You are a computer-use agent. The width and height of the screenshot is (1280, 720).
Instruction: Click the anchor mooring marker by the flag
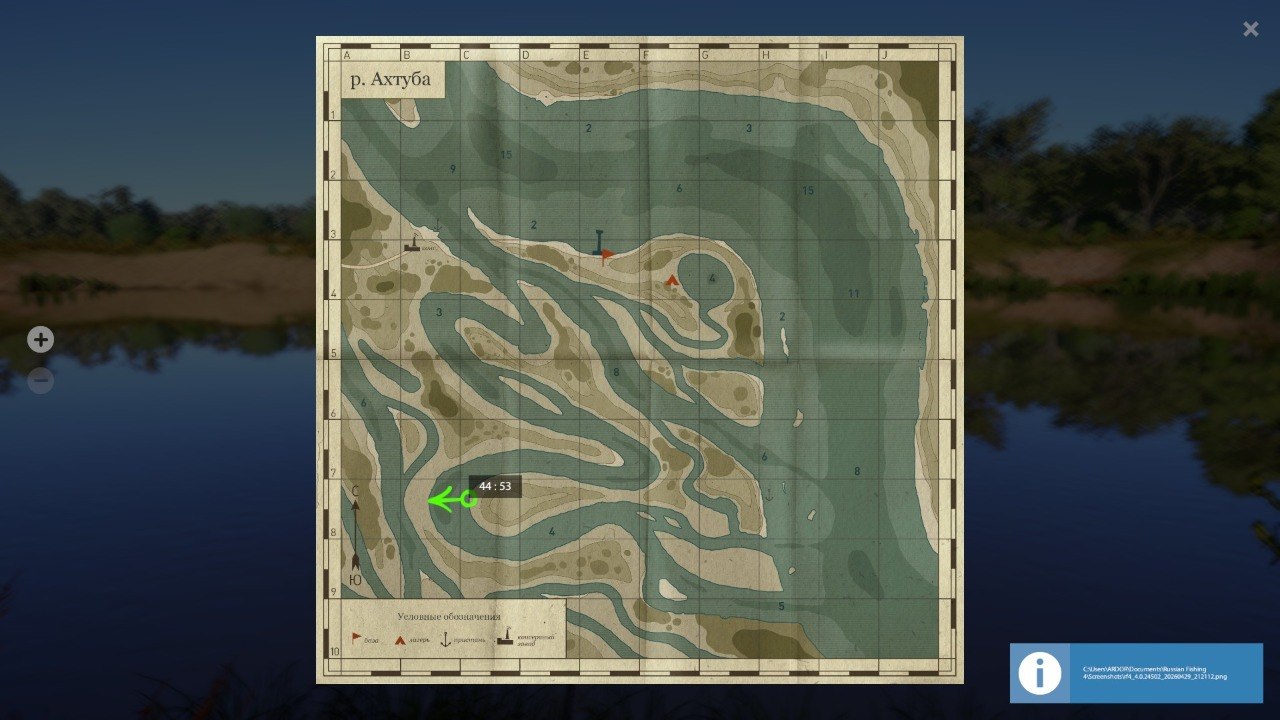coord(597,240)
